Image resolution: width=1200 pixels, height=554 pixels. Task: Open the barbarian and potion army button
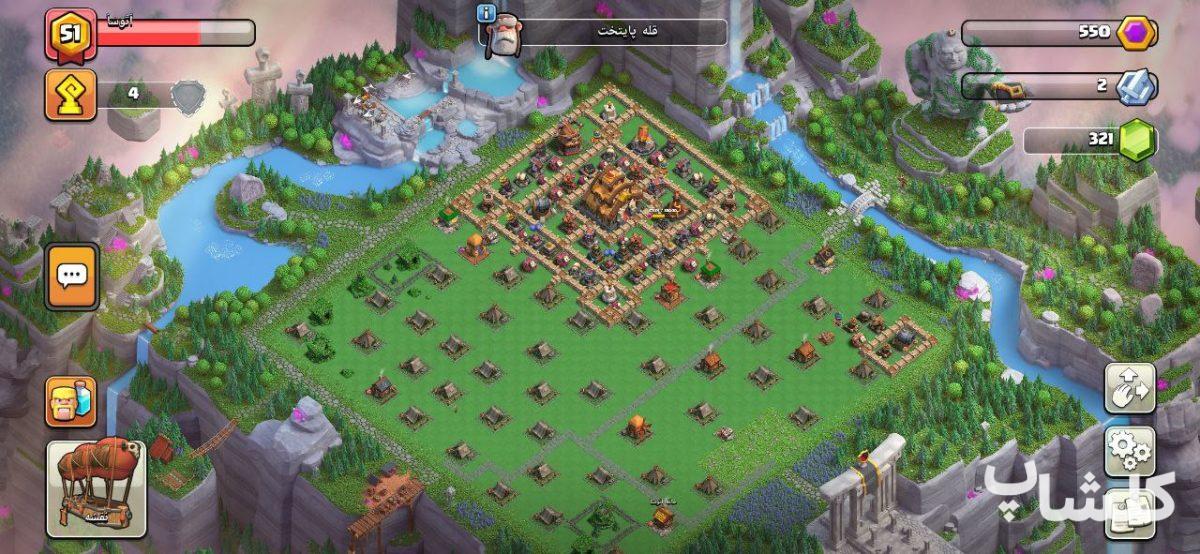[x=71, y=401]
